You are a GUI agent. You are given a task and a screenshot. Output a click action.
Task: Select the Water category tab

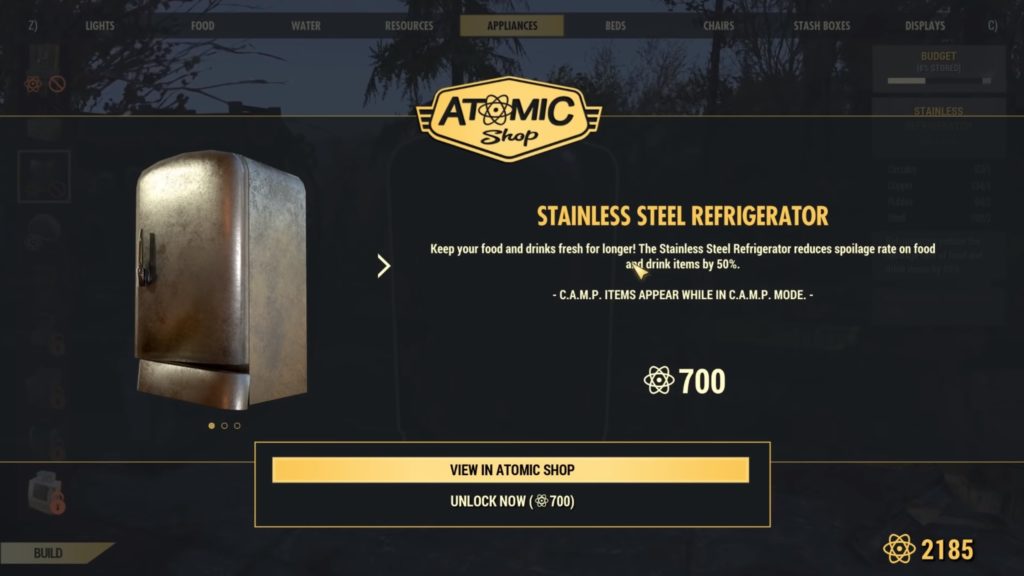pos(306,26)
